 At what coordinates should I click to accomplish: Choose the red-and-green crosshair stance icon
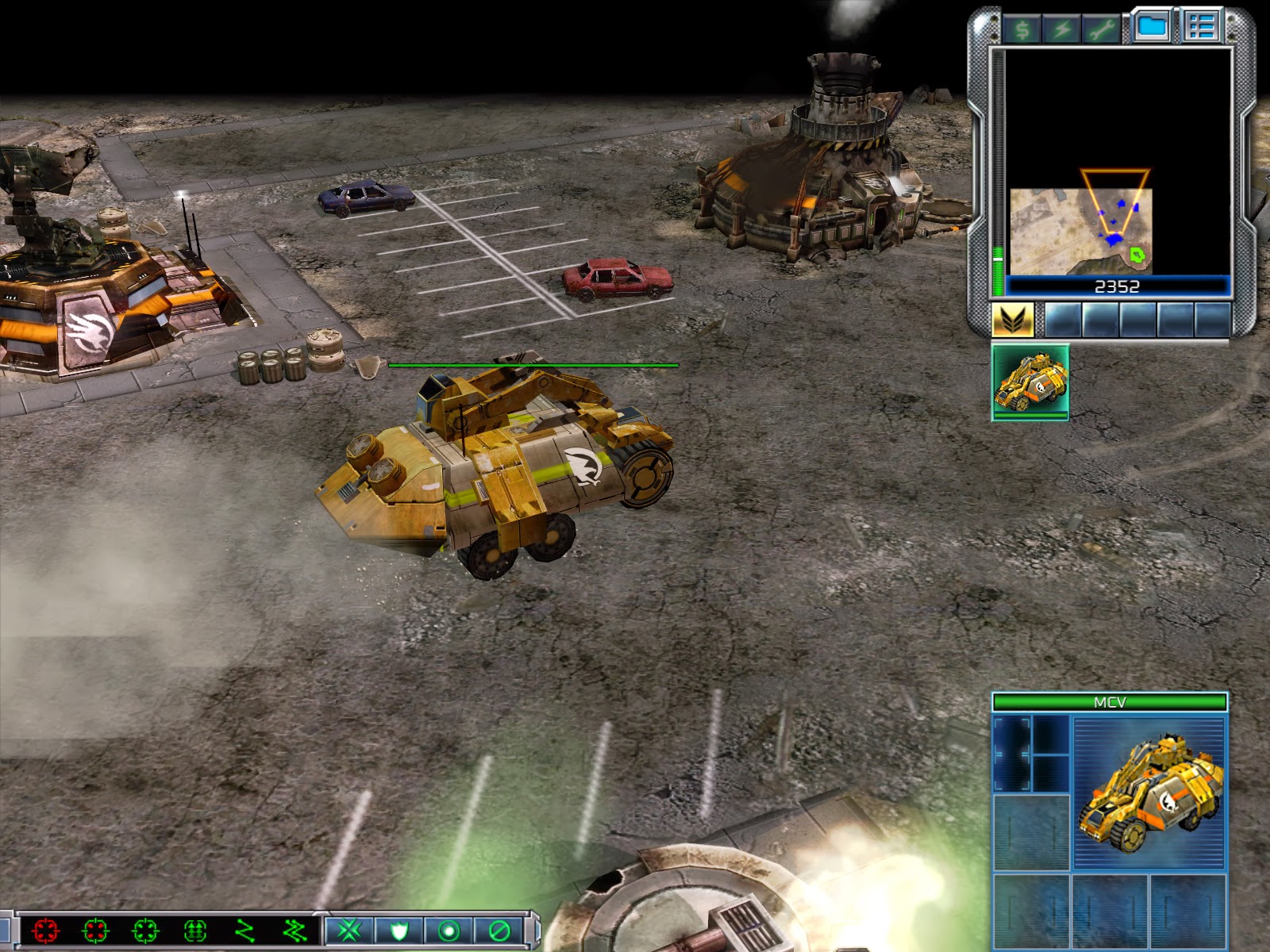[x=95, y=930]
